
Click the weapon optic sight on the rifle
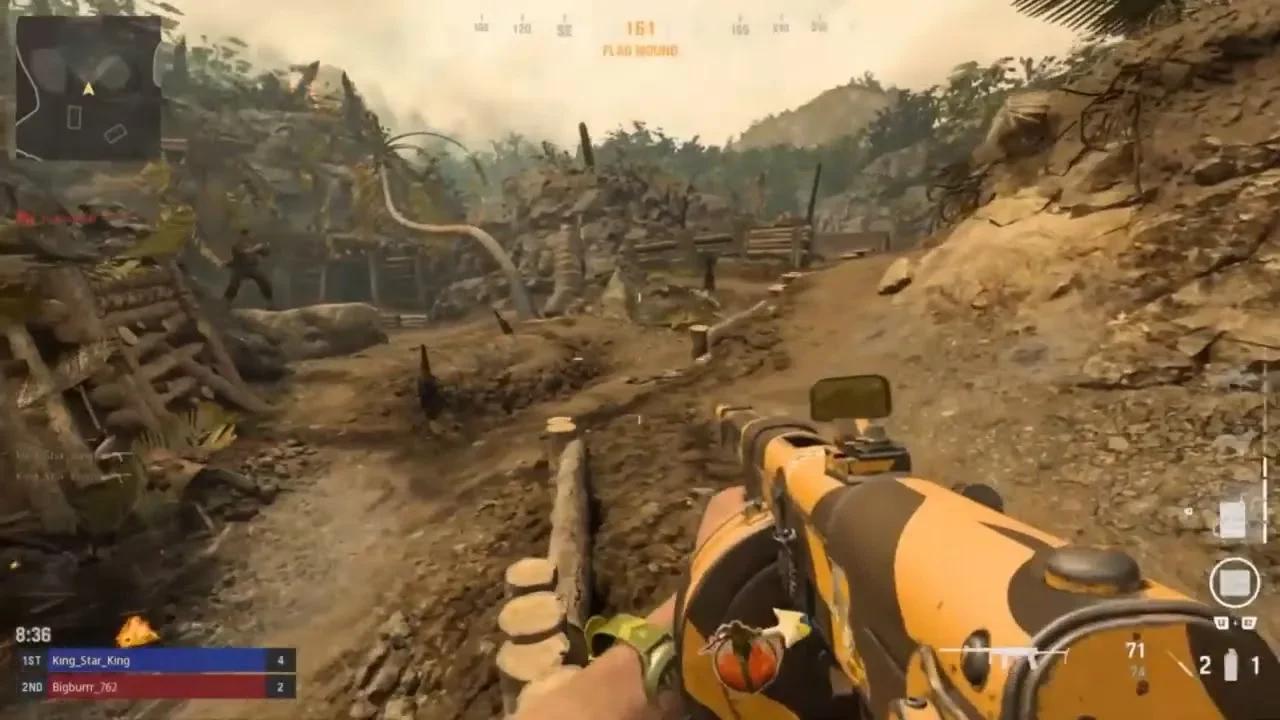tap(849, 397)
